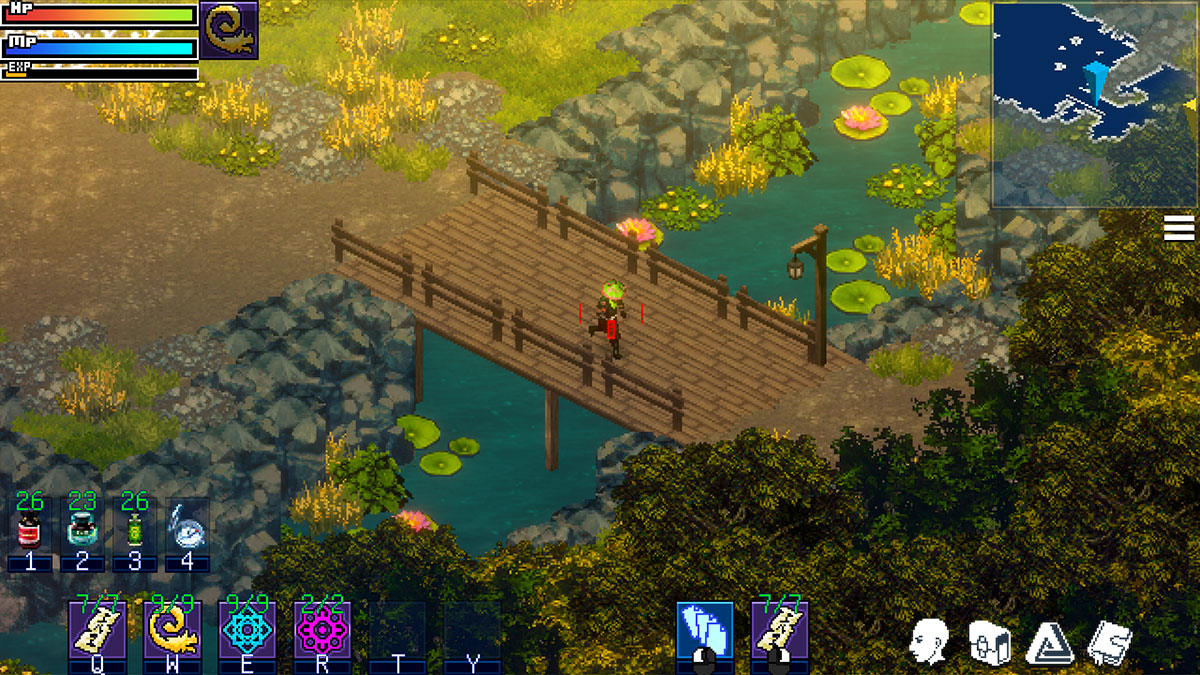Open the backpack inventory icon

tap(989, 641)
